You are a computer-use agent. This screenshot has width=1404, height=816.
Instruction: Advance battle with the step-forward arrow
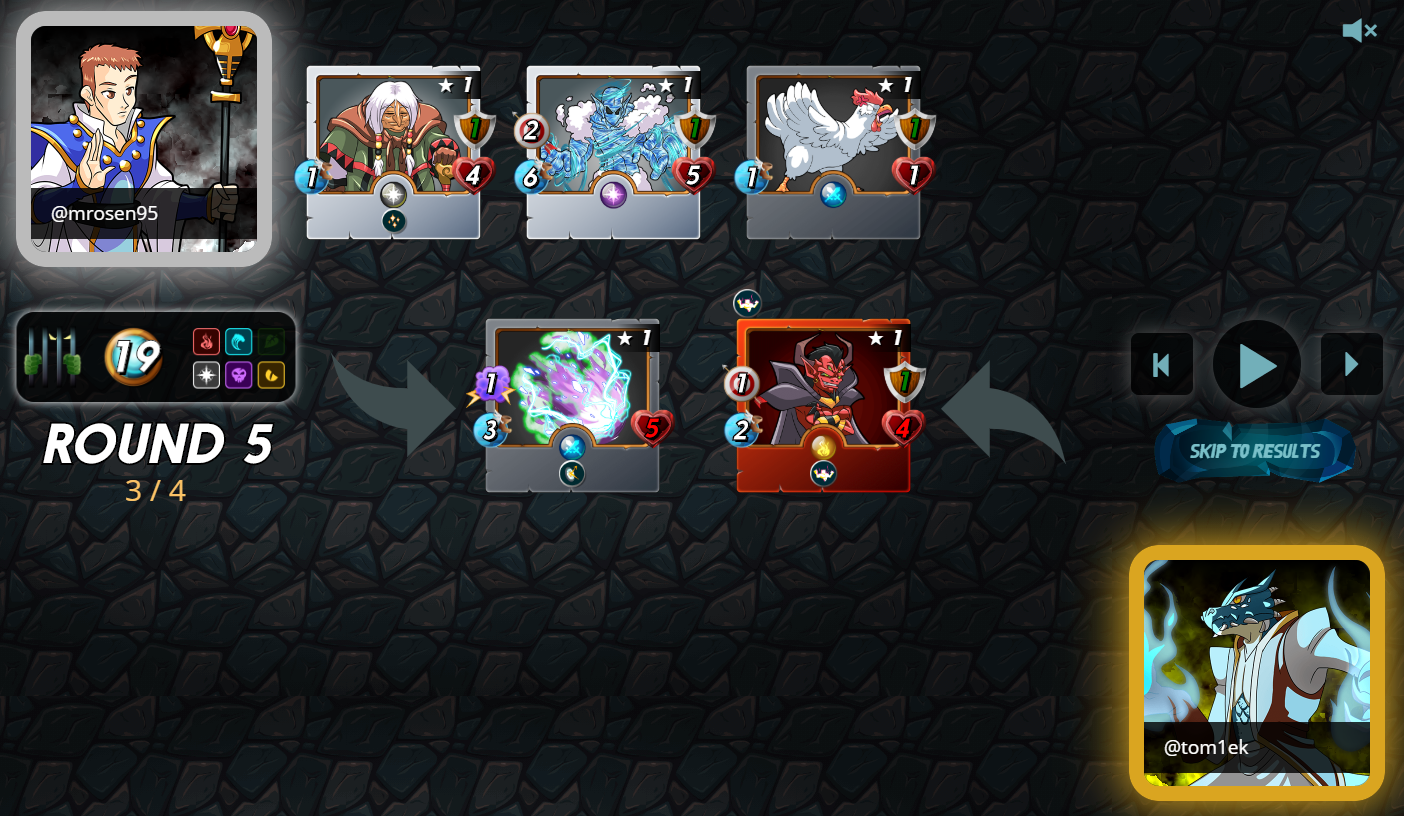coord(1351,364)
